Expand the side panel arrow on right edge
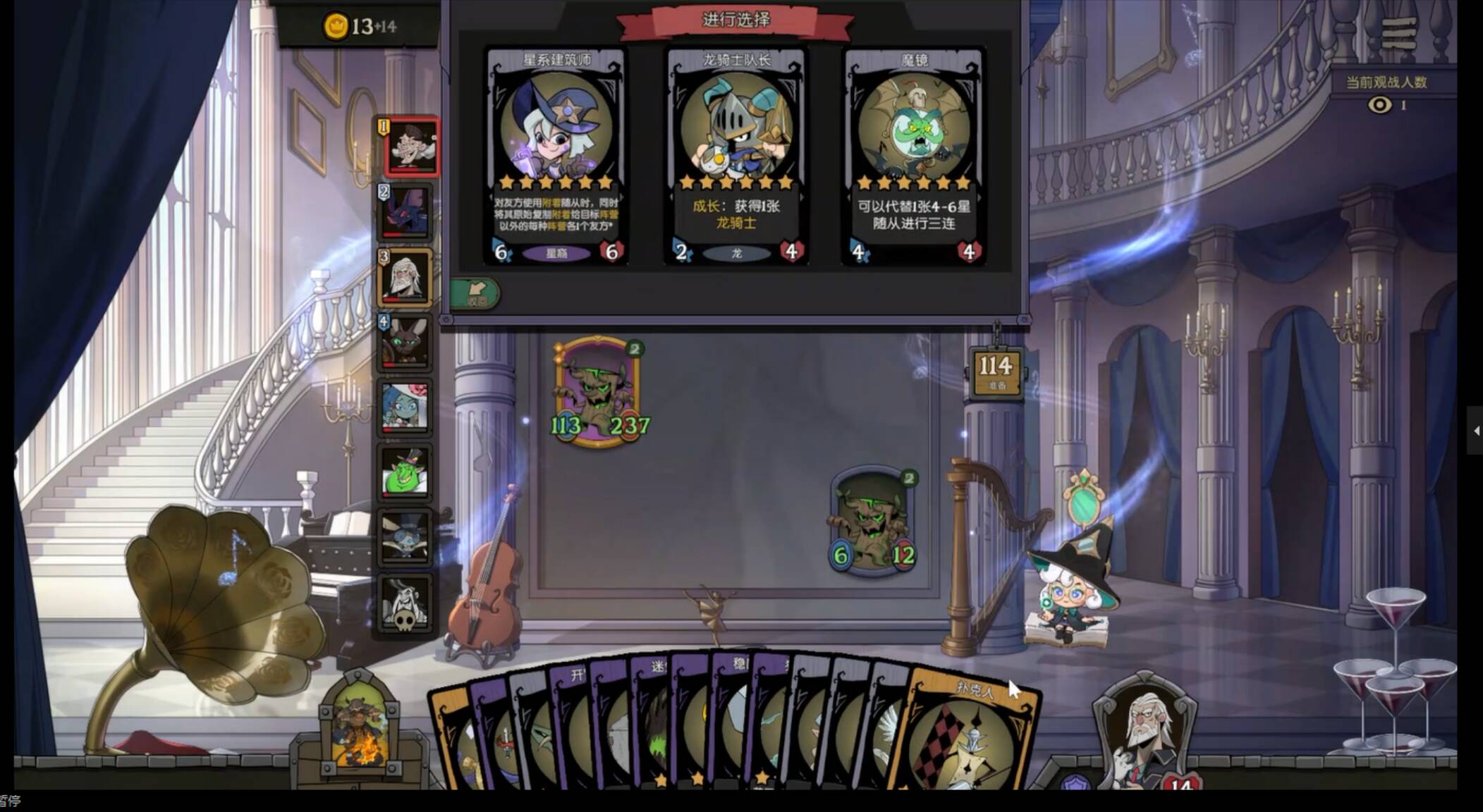 point(1475,430)
